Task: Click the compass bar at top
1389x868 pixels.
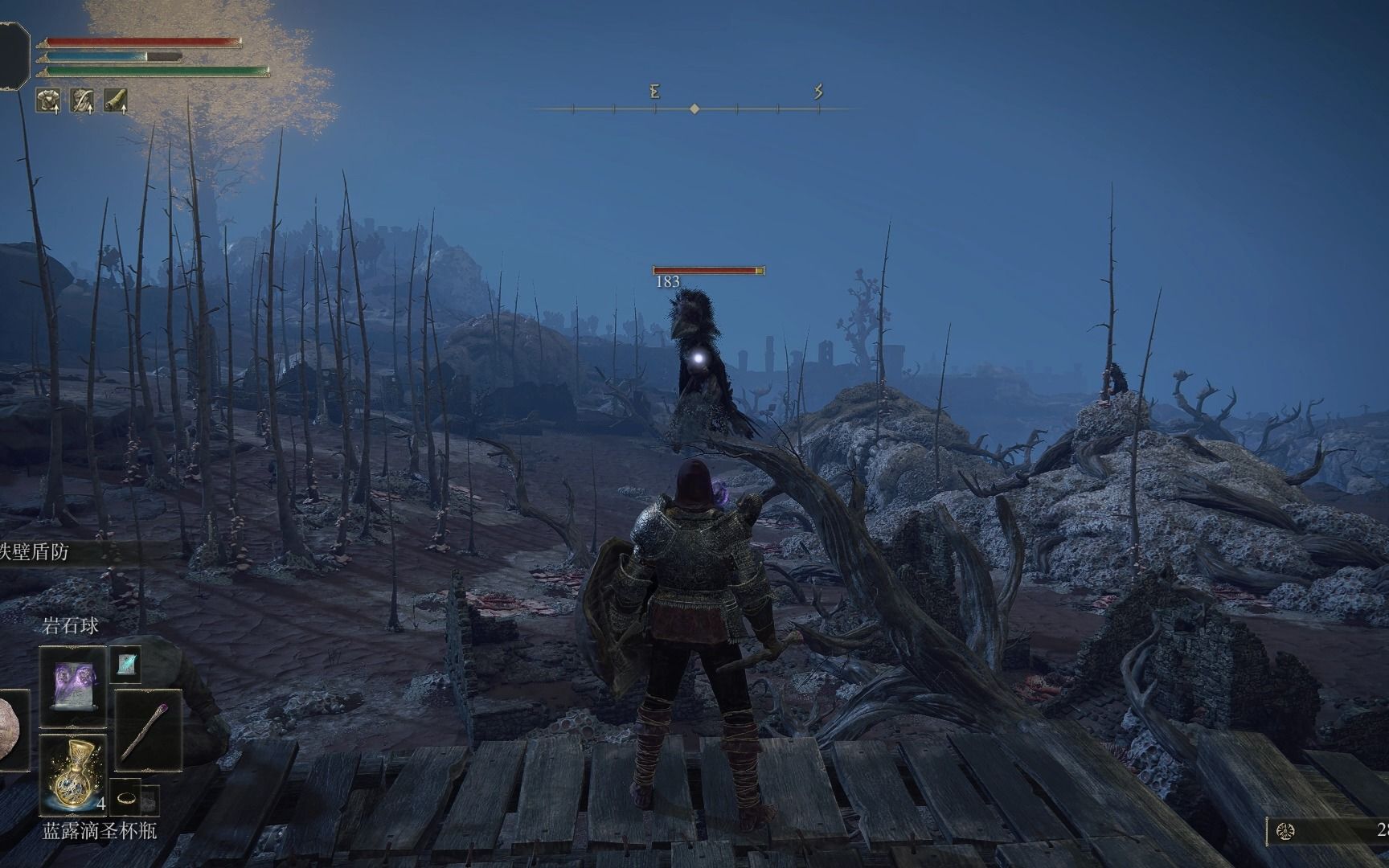Action: pyautogui.click(x=694, y=108)
